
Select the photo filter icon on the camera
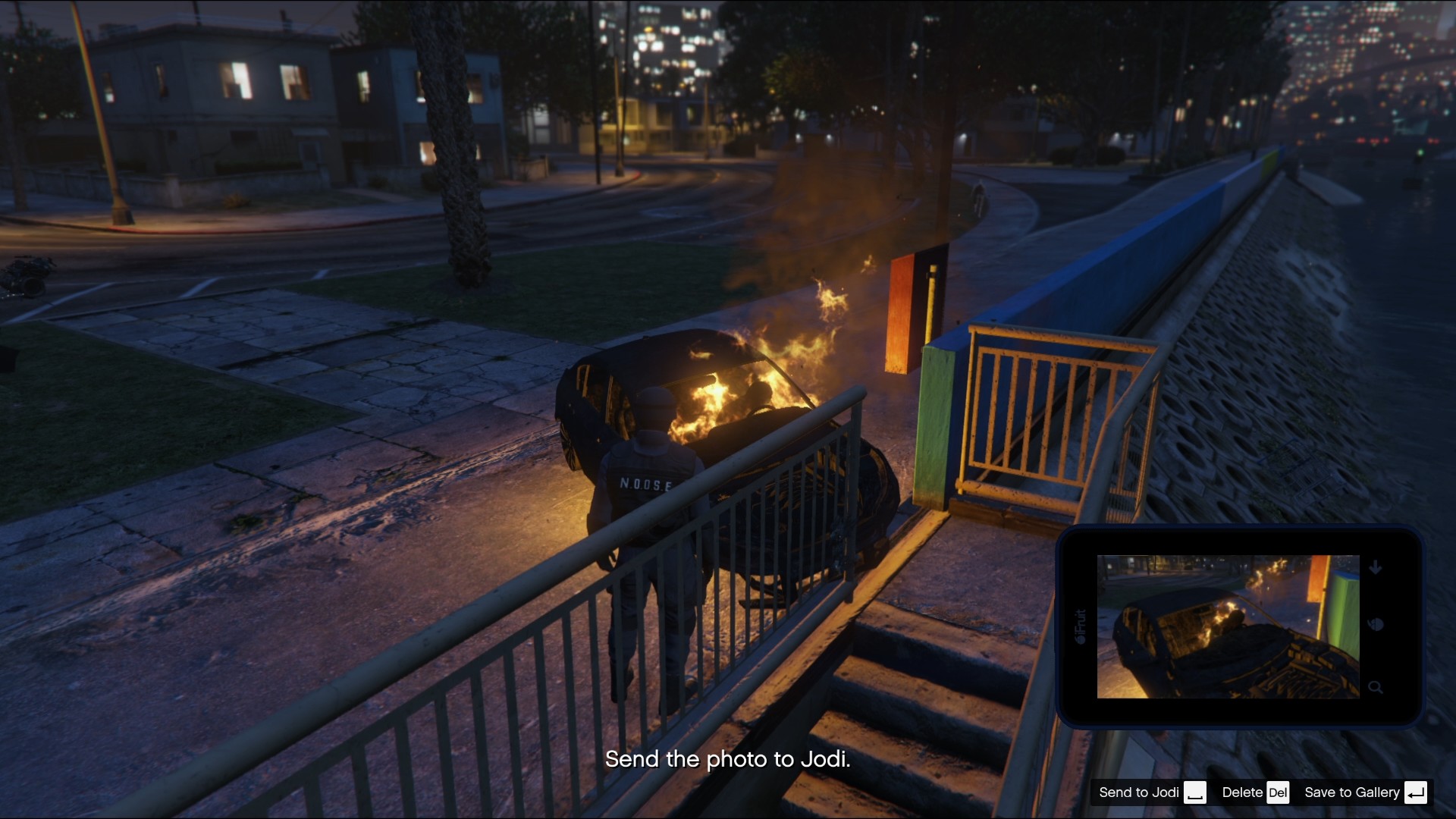click(1376, 626)
